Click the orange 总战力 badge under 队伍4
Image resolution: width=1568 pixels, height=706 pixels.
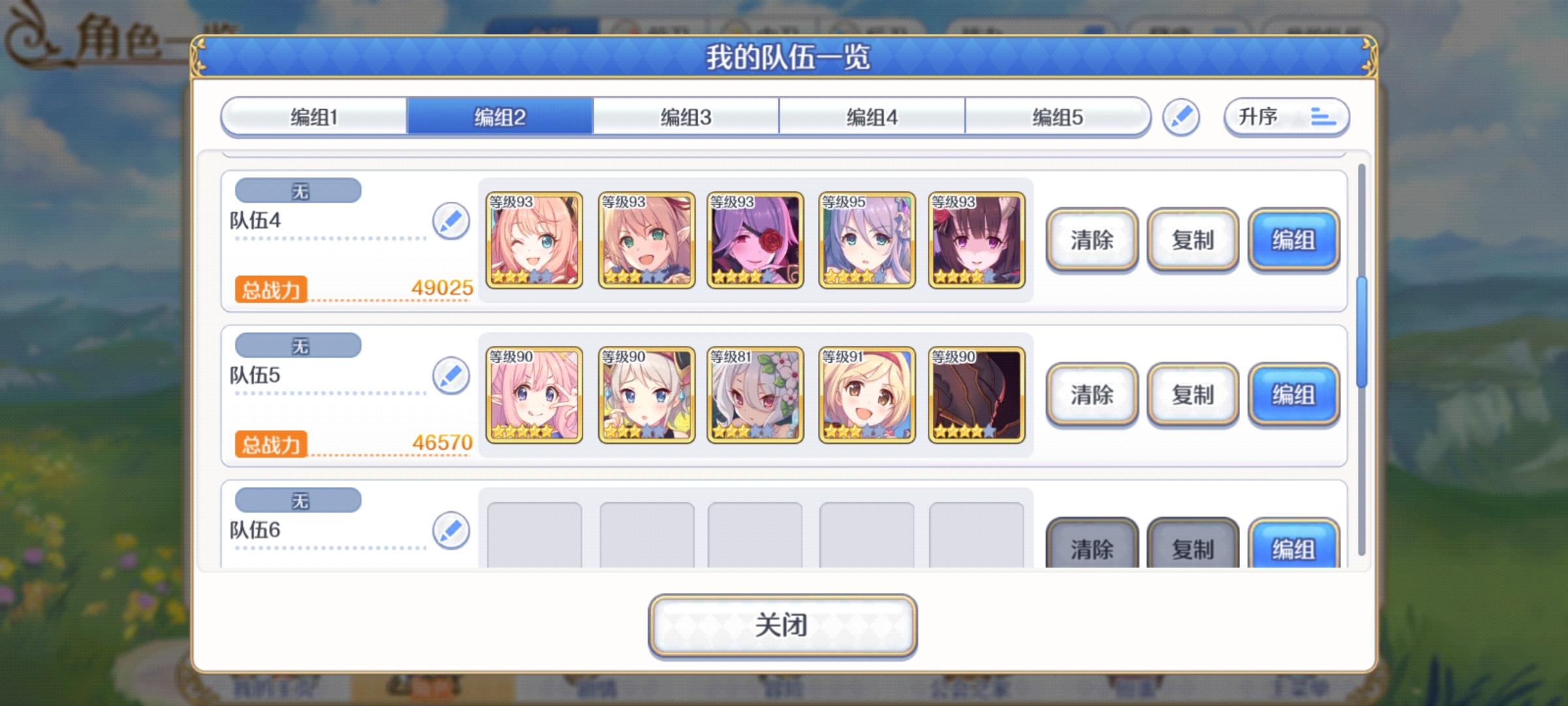(x=272, y=289)
